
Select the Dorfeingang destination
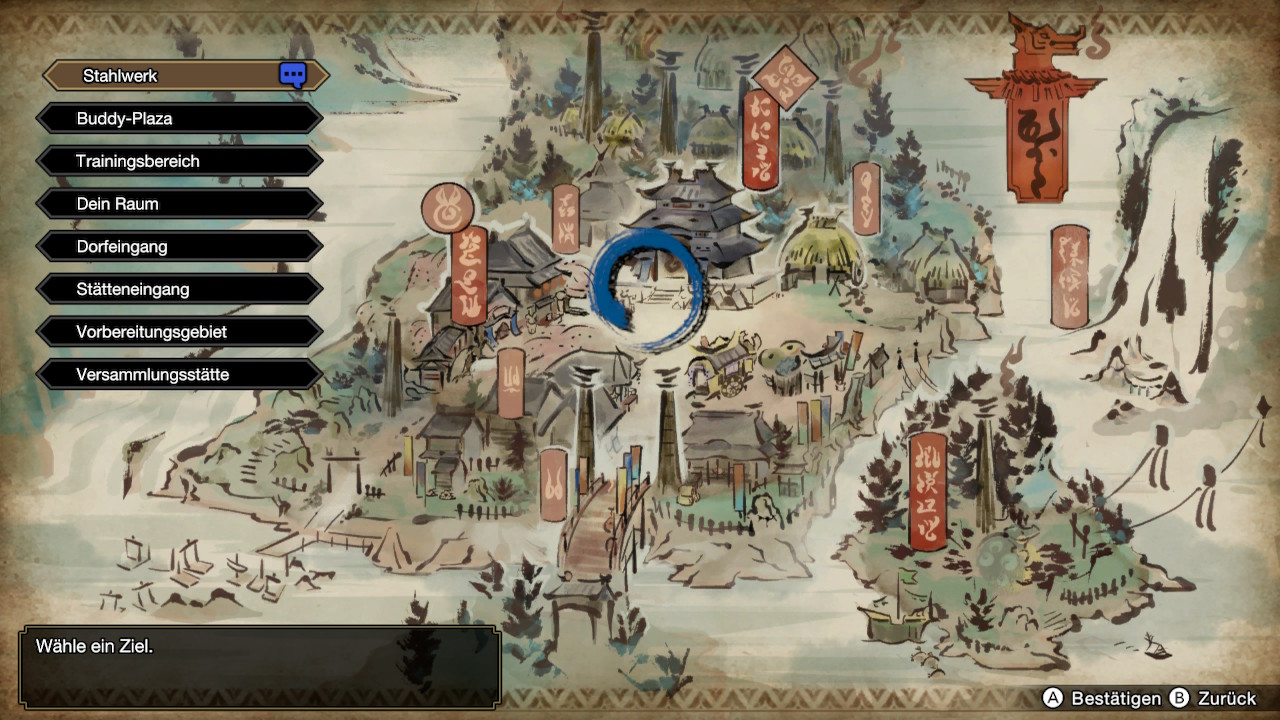180,246
